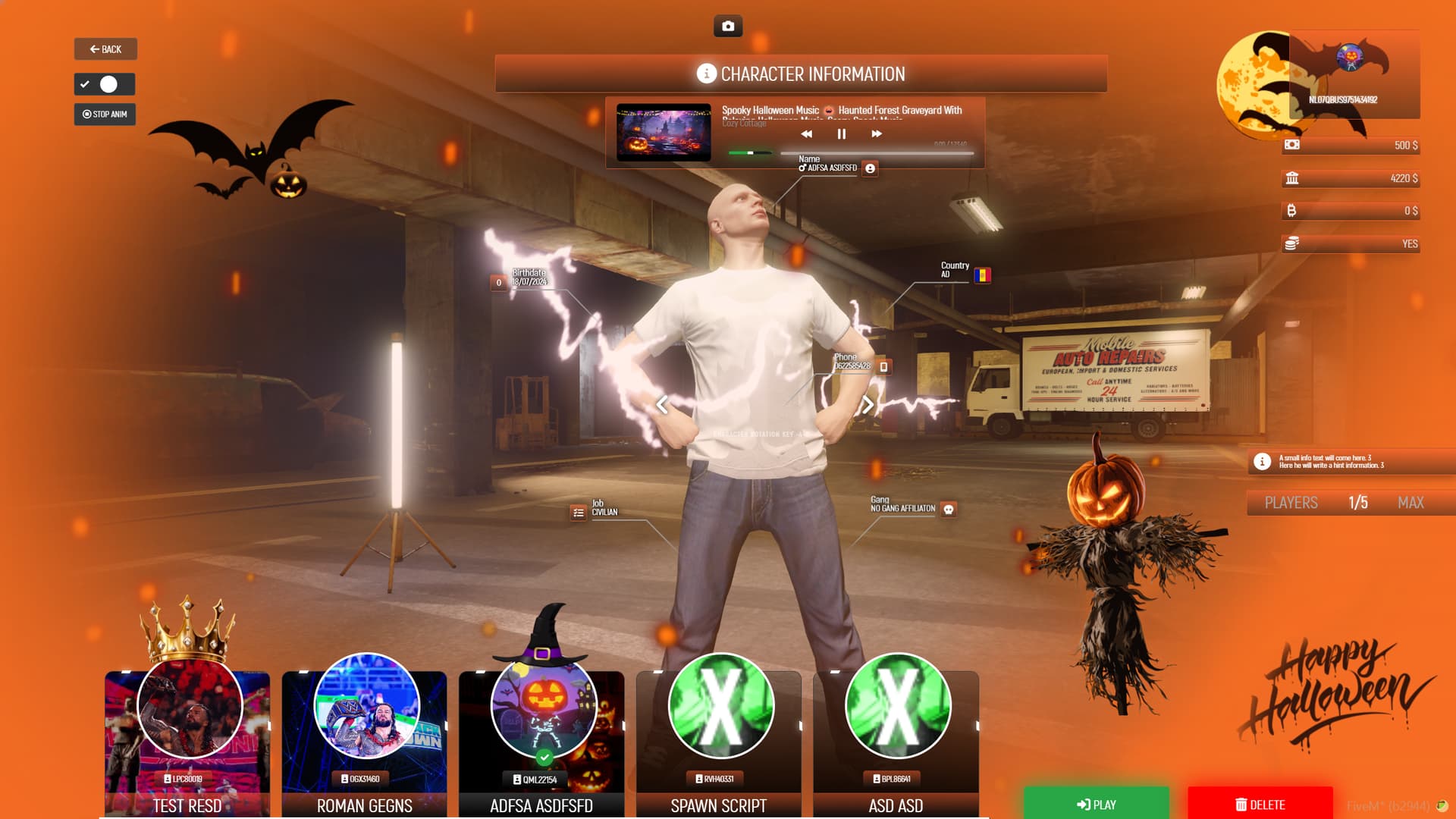
Task: Skip to the previous music track
Action: (806, 134)
